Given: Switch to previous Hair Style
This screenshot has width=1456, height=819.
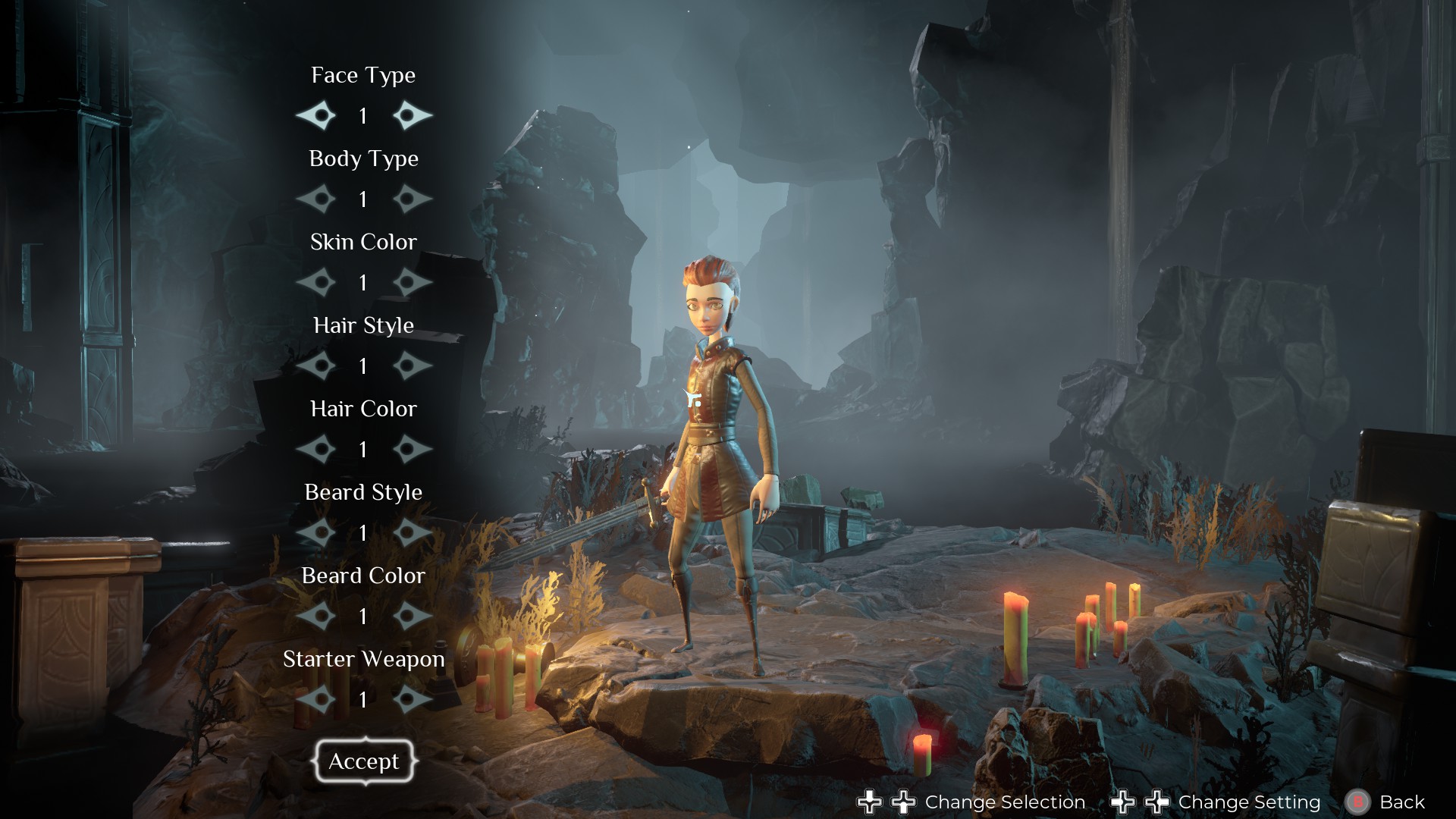Looking at the screenshot, I should [x=316, y=366].
